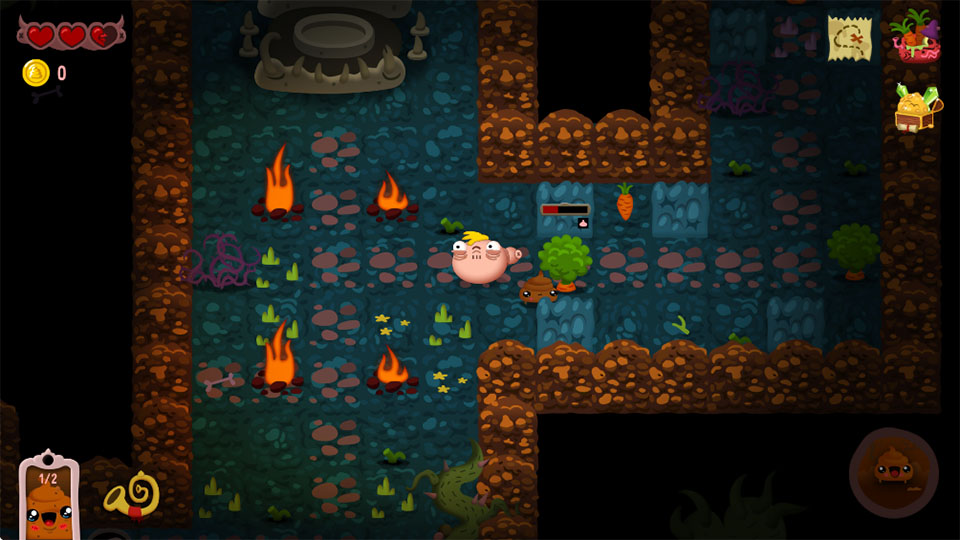Open the gold treasure chest icon
Screen dimensions: 960x540
(917, 107)
